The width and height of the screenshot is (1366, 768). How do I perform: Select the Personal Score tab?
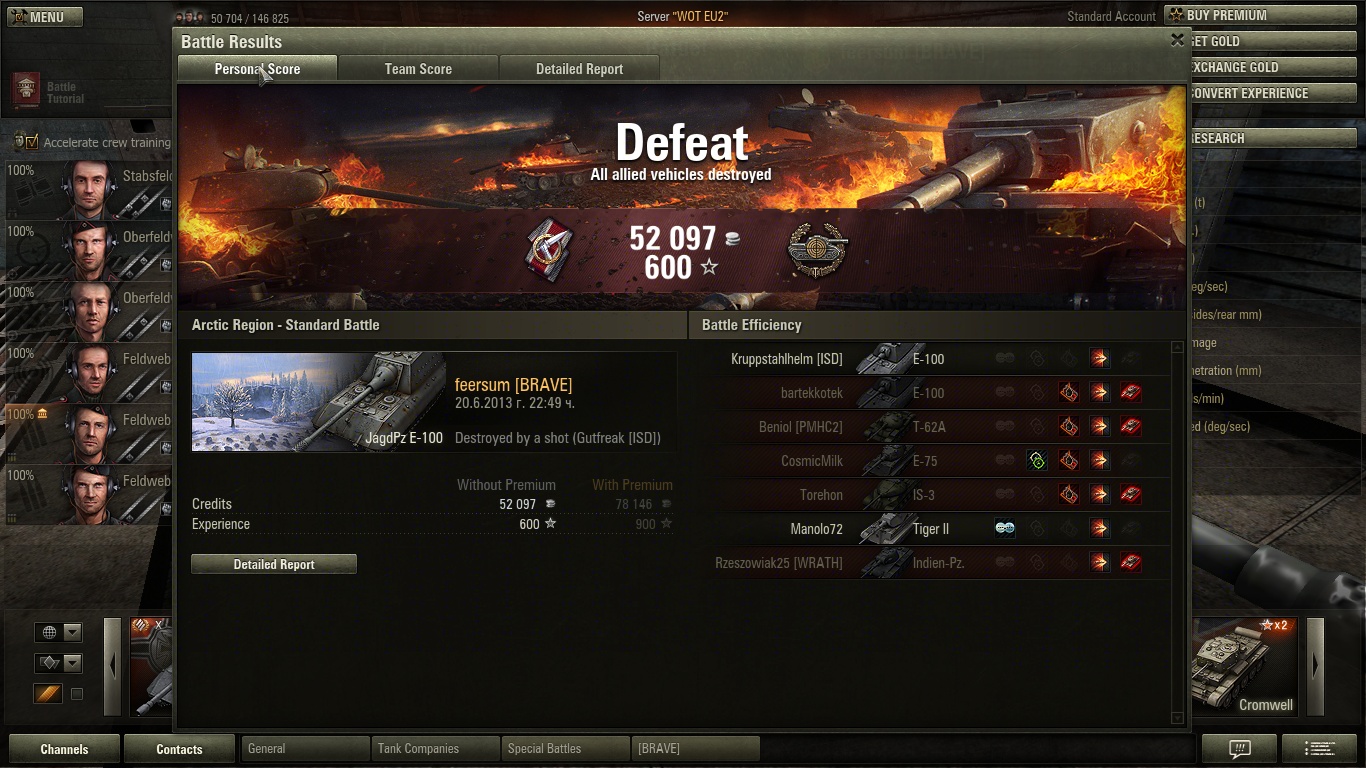coord(257,69)
